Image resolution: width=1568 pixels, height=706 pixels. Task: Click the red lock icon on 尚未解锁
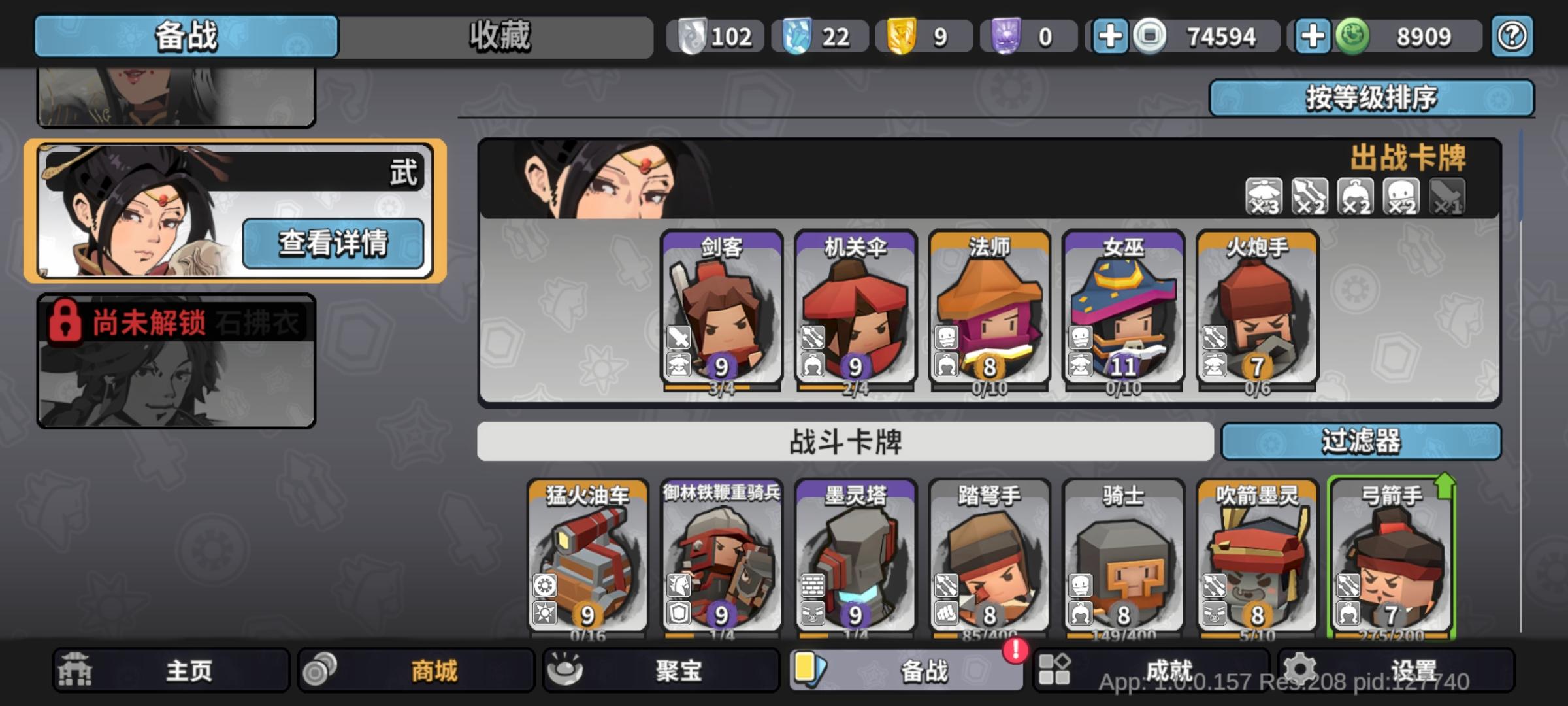coord(65,320)
